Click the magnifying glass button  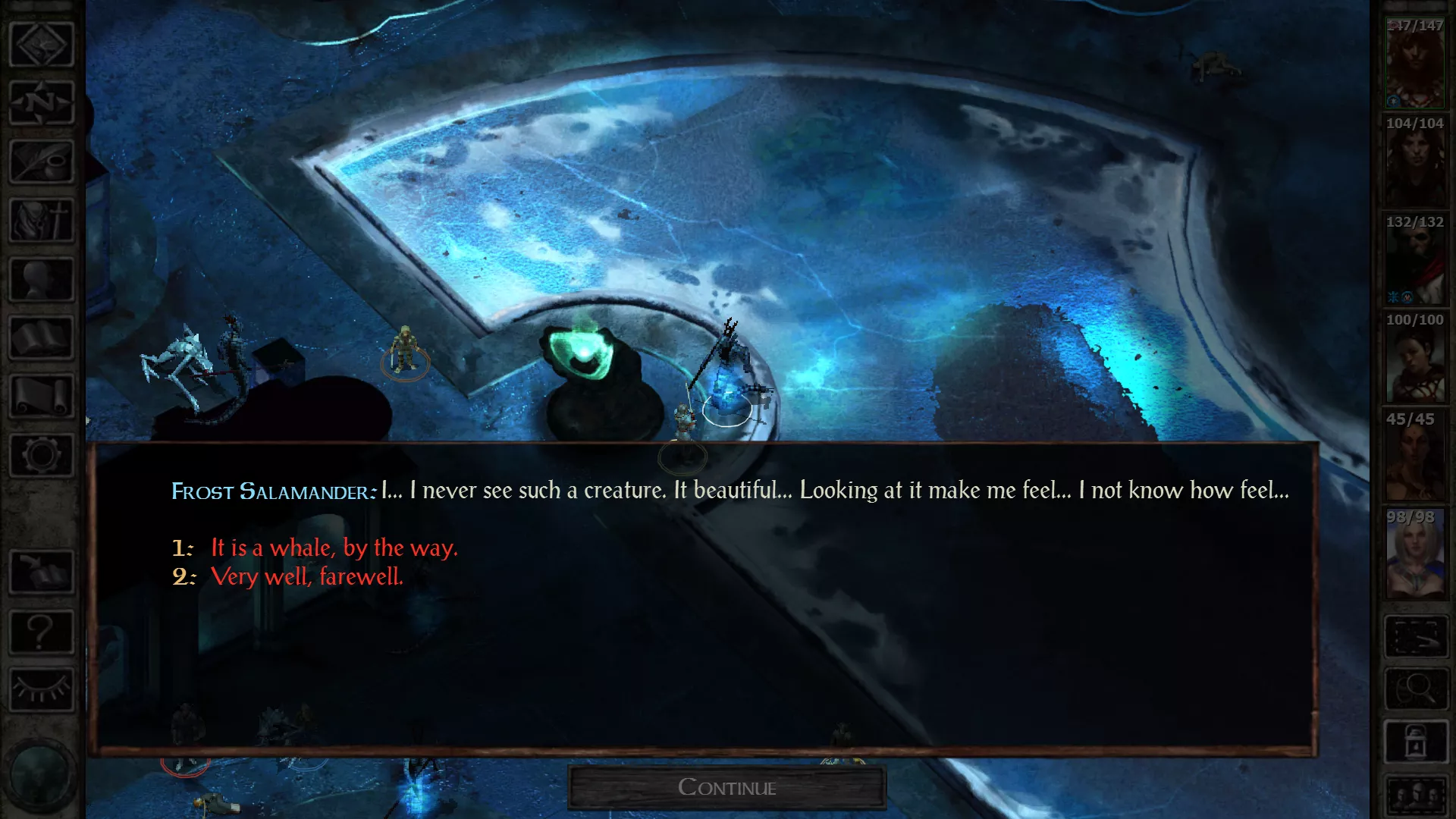click(1415, 689)
